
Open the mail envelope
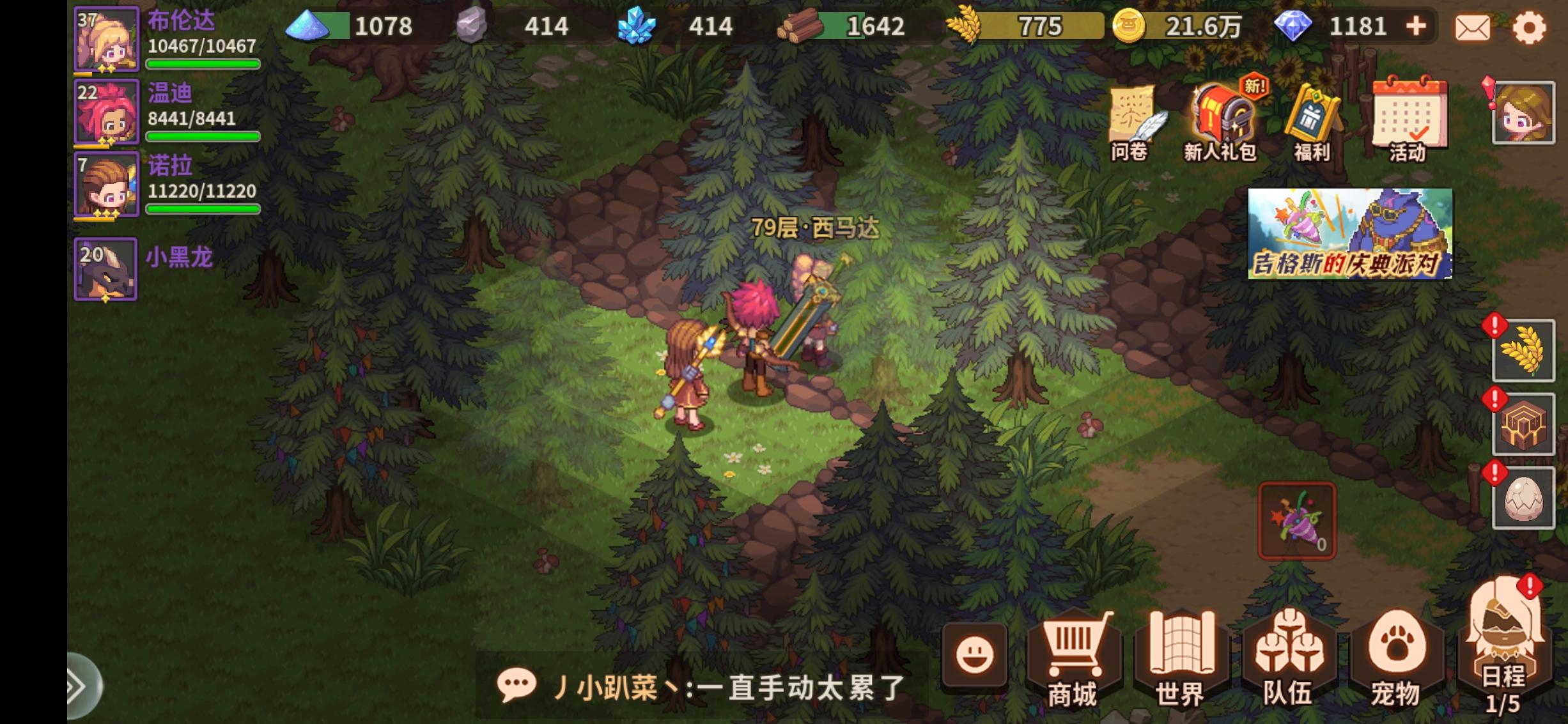click(x=1473, y=27)
